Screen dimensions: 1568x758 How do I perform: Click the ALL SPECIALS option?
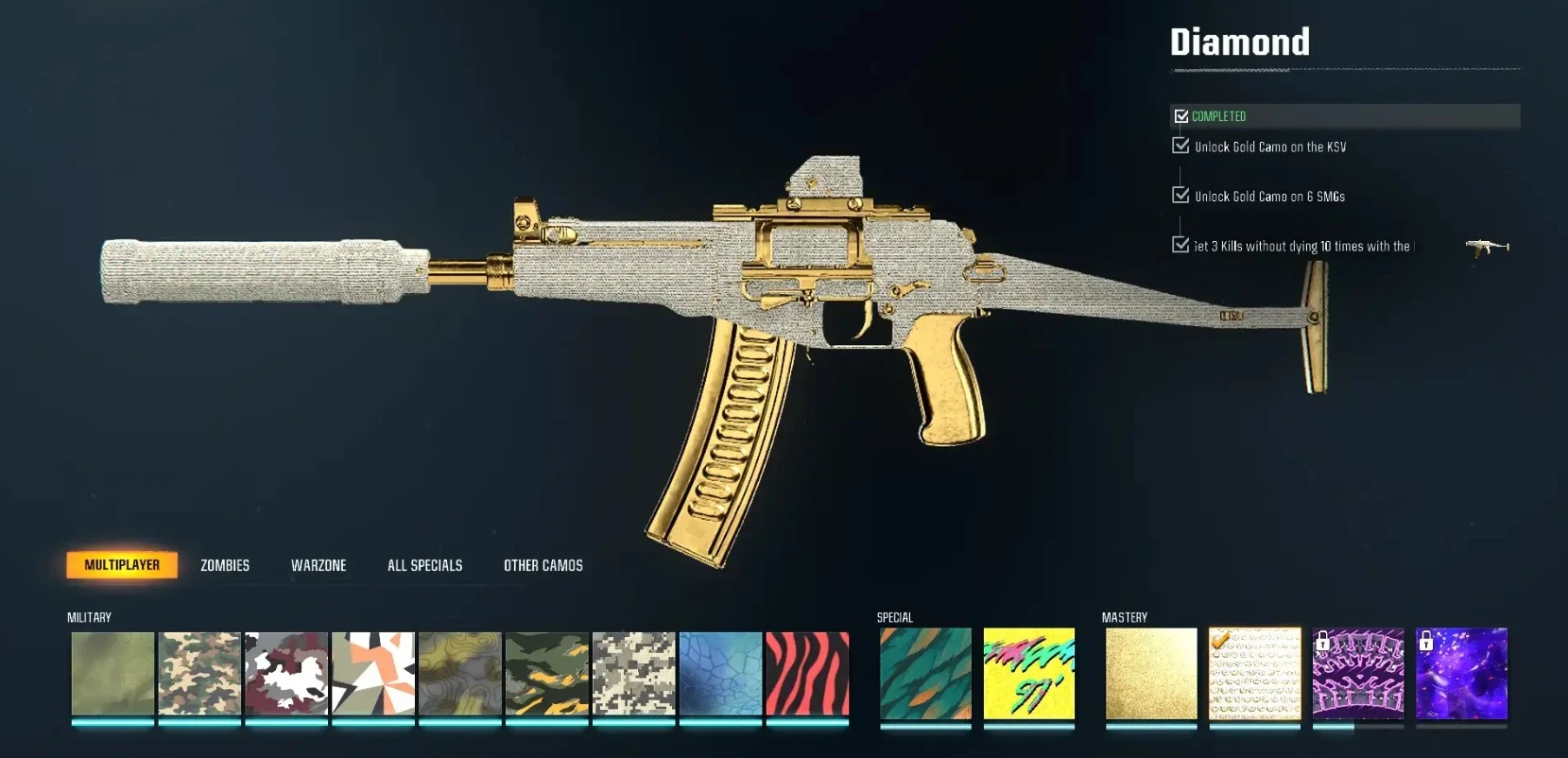tap(423, 564)
